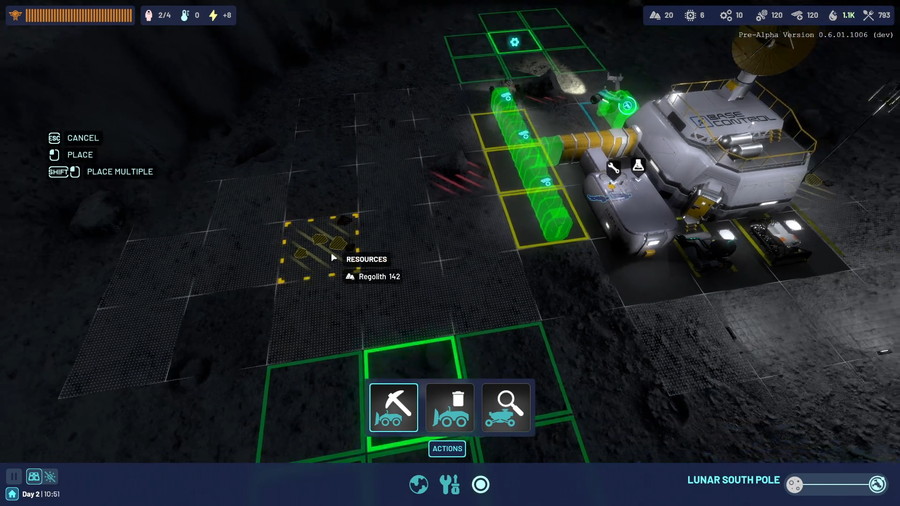The height and width of the screenshot is (506, 900).
Task: Click the Earth end of Lunar South Pole slider
Action: click(877, 484)
